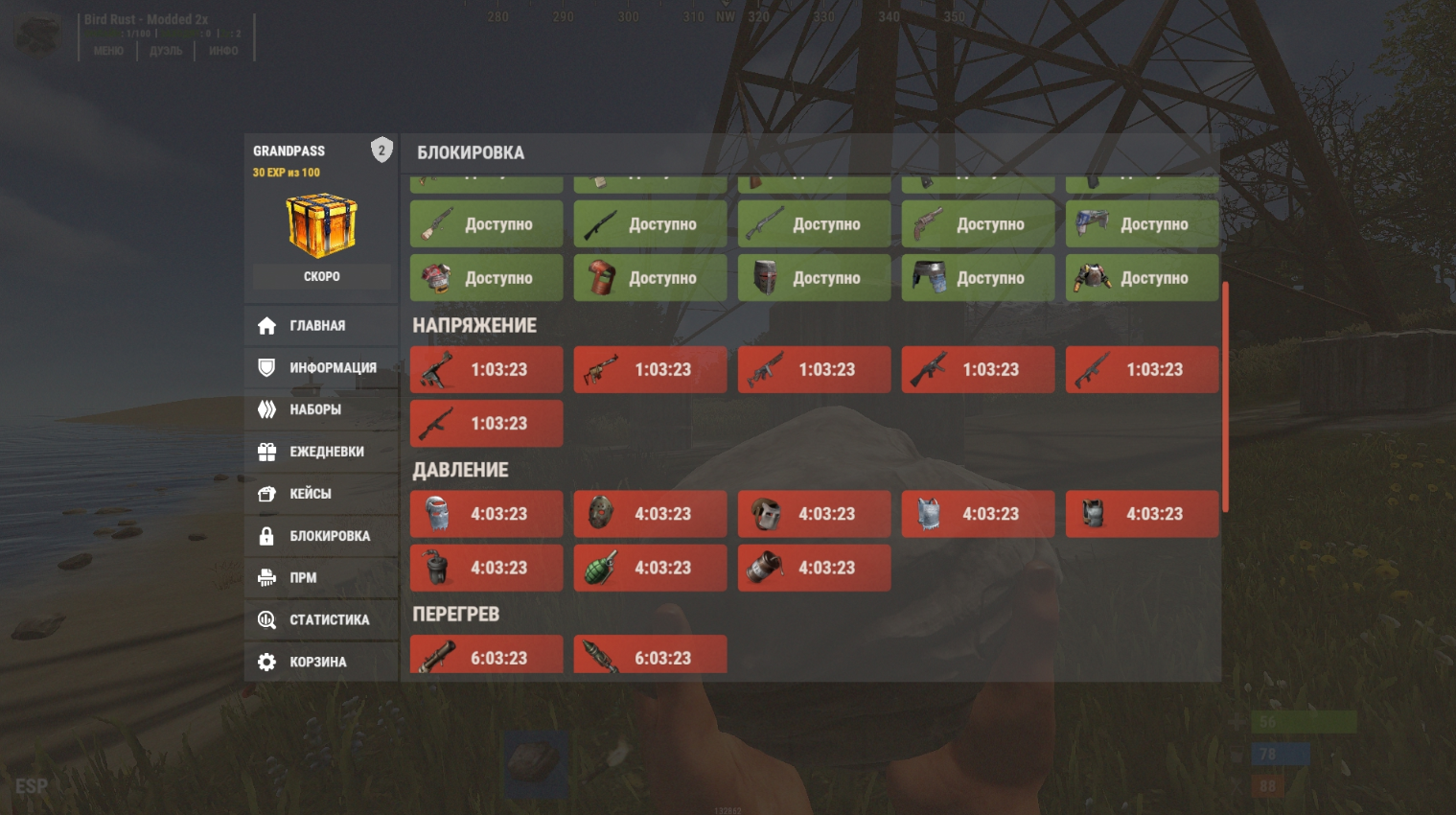The height and width of the screenshot is (815, 1456).
Task: Choose the red knight helmet available tile
Action: coord(814,278)
